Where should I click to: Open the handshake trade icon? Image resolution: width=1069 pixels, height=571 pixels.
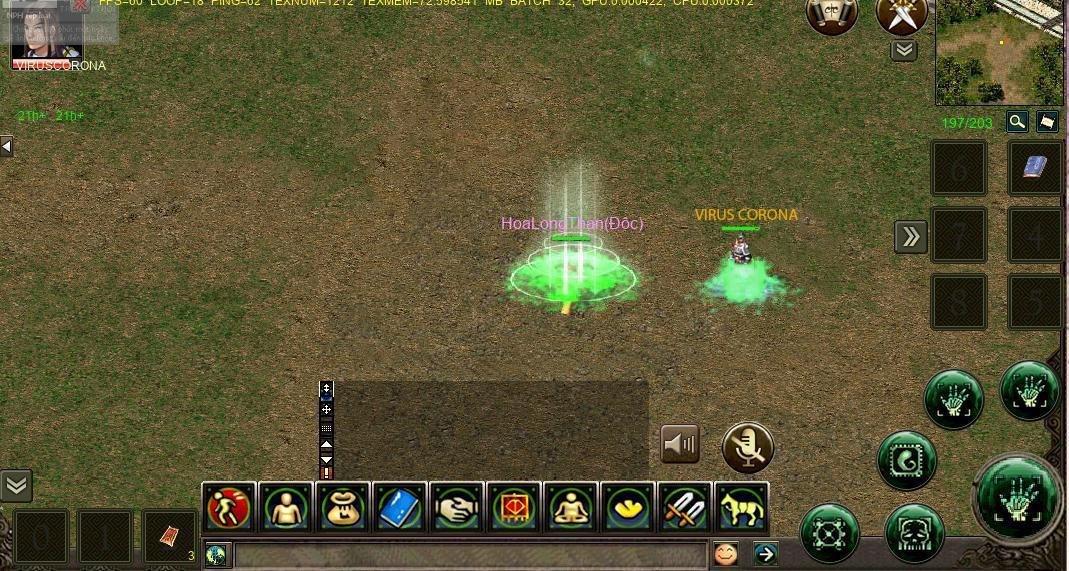pos(457,508)
